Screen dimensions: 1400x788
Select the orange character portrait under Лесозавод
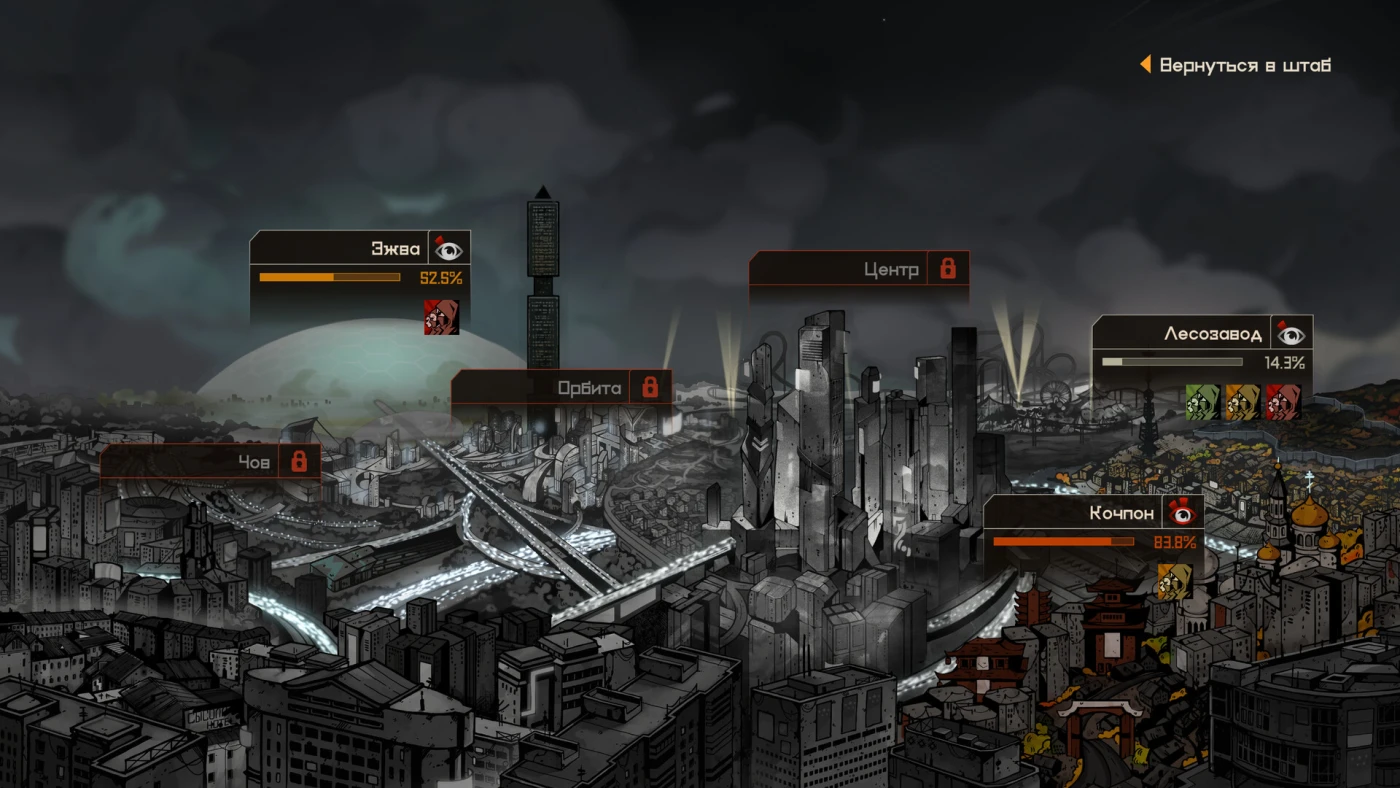tap(1243, 402)
